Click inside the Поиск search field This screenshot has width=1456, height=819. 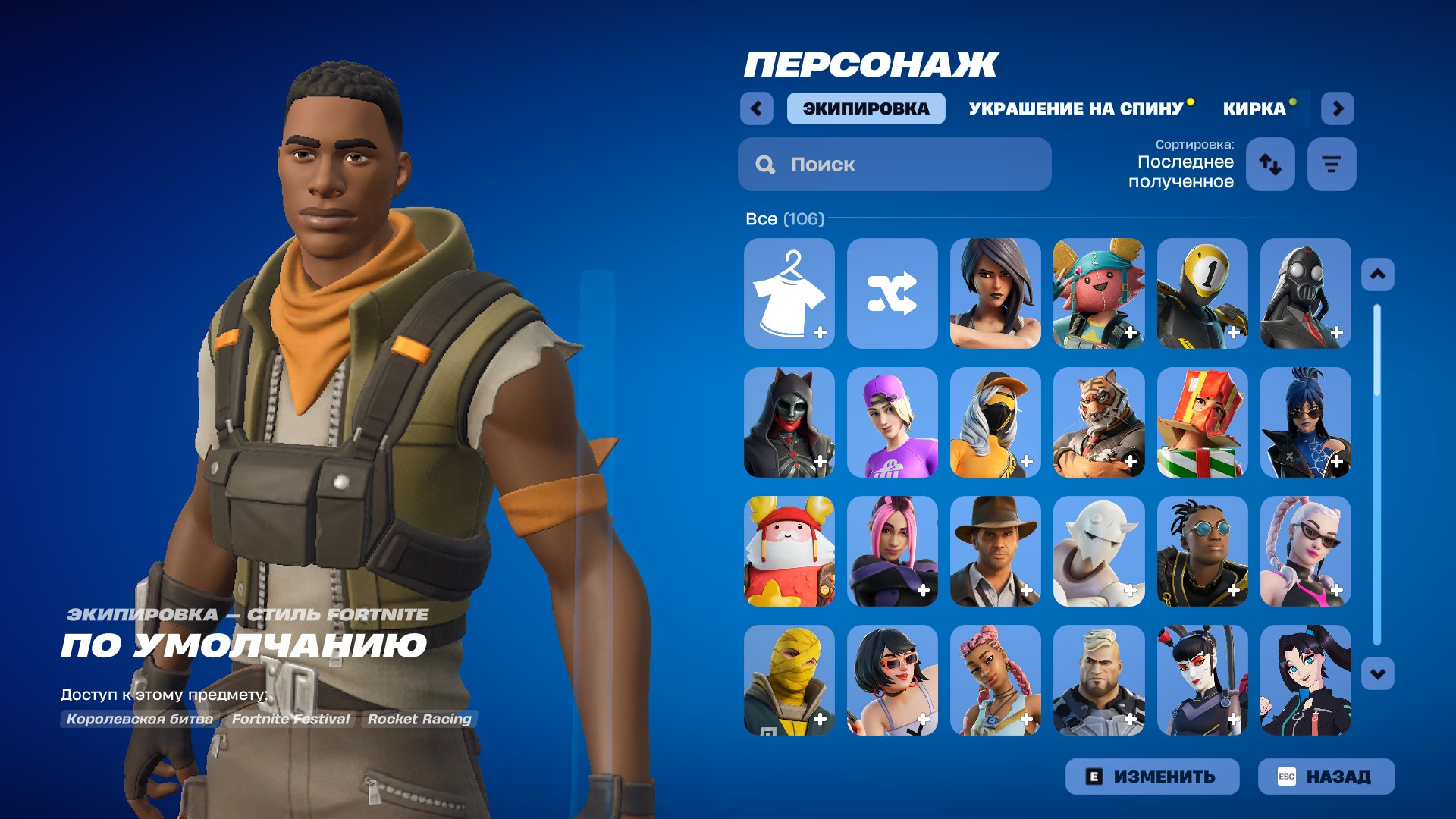895,164
